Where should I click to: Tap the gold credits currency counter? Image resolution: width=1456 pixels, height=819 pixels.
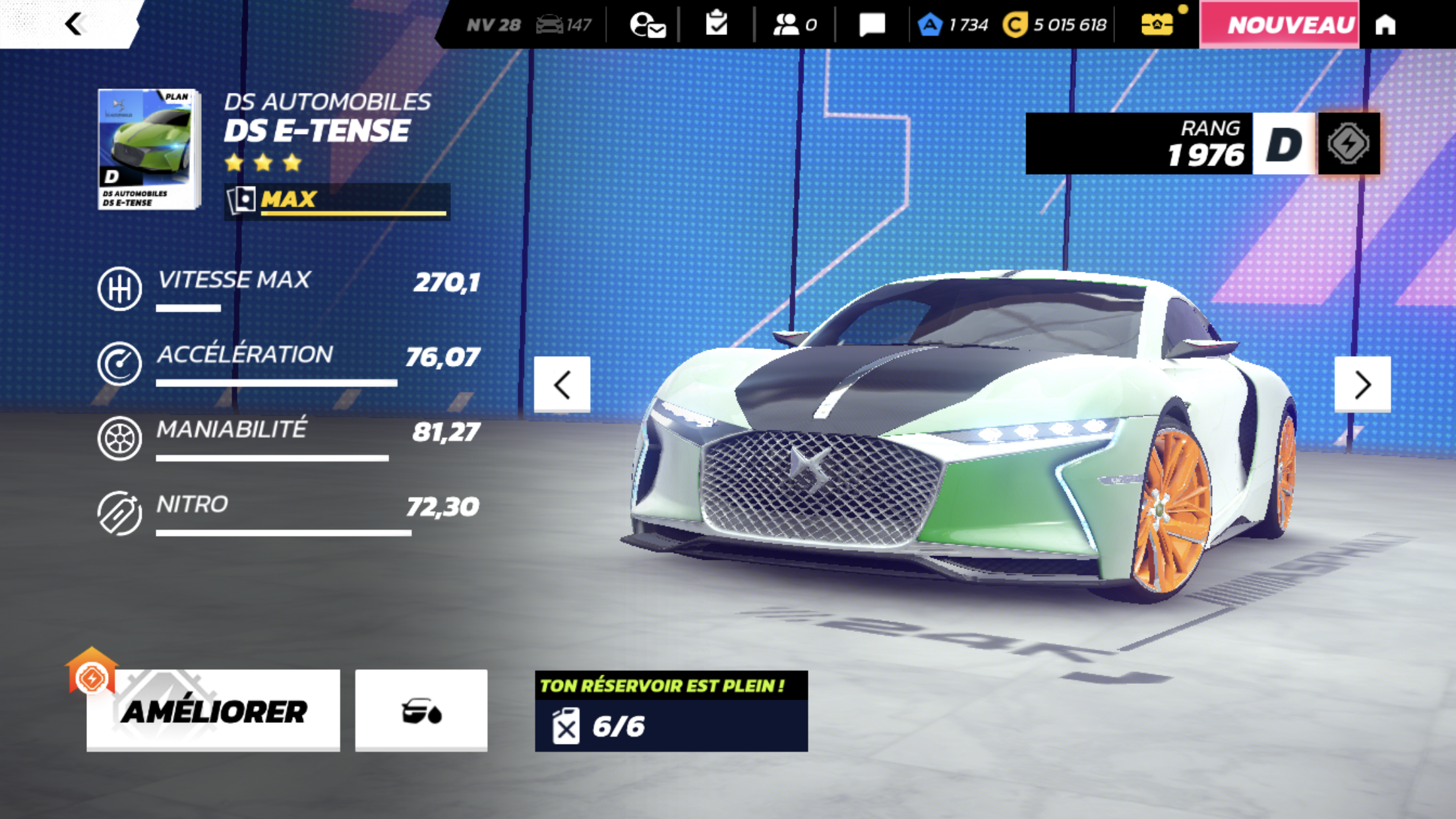[x=1055, y=25]
